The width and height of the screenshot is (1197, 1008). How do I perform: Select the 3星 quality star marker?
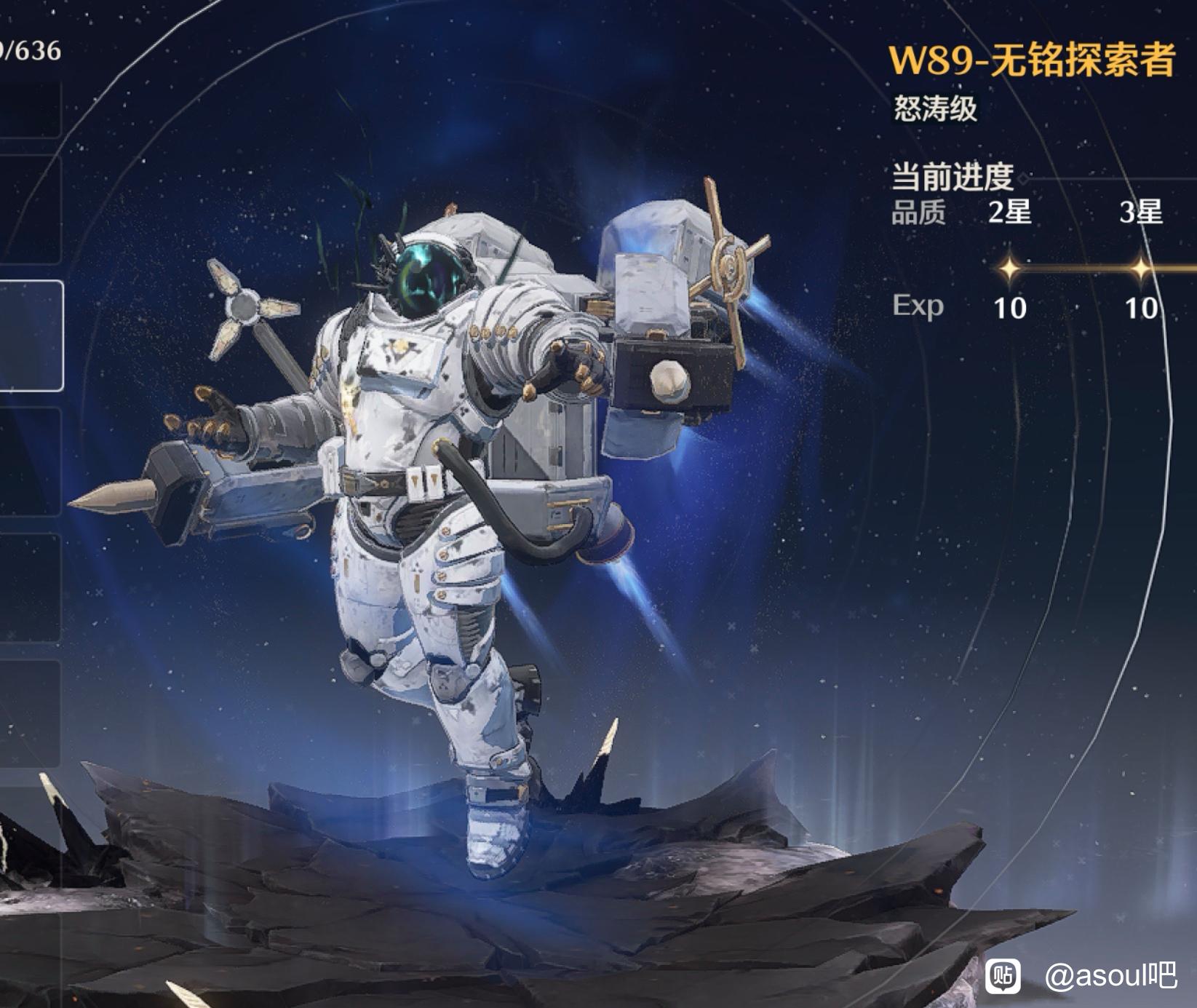[1140, 269]
